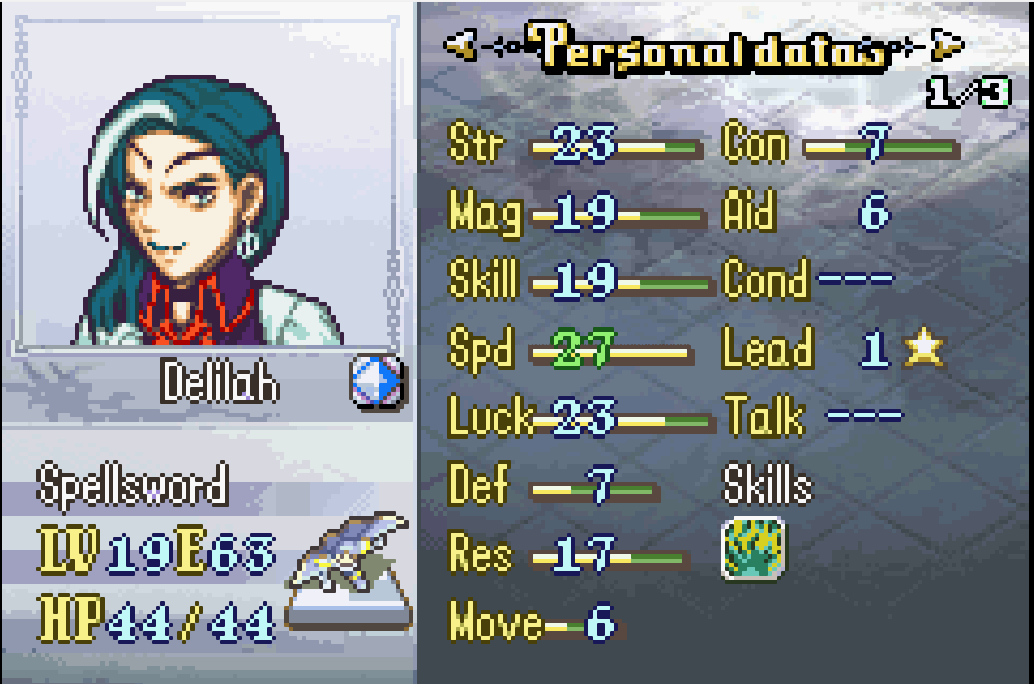
Task: Select the green skill icon under Skills
Action: coord(753,548)
